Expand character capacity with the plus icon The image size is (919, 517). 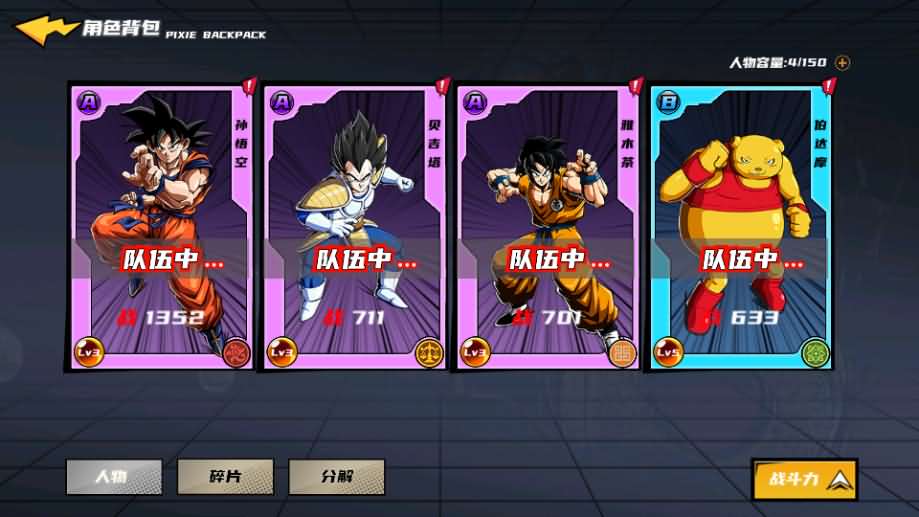[x=843, y=63]
